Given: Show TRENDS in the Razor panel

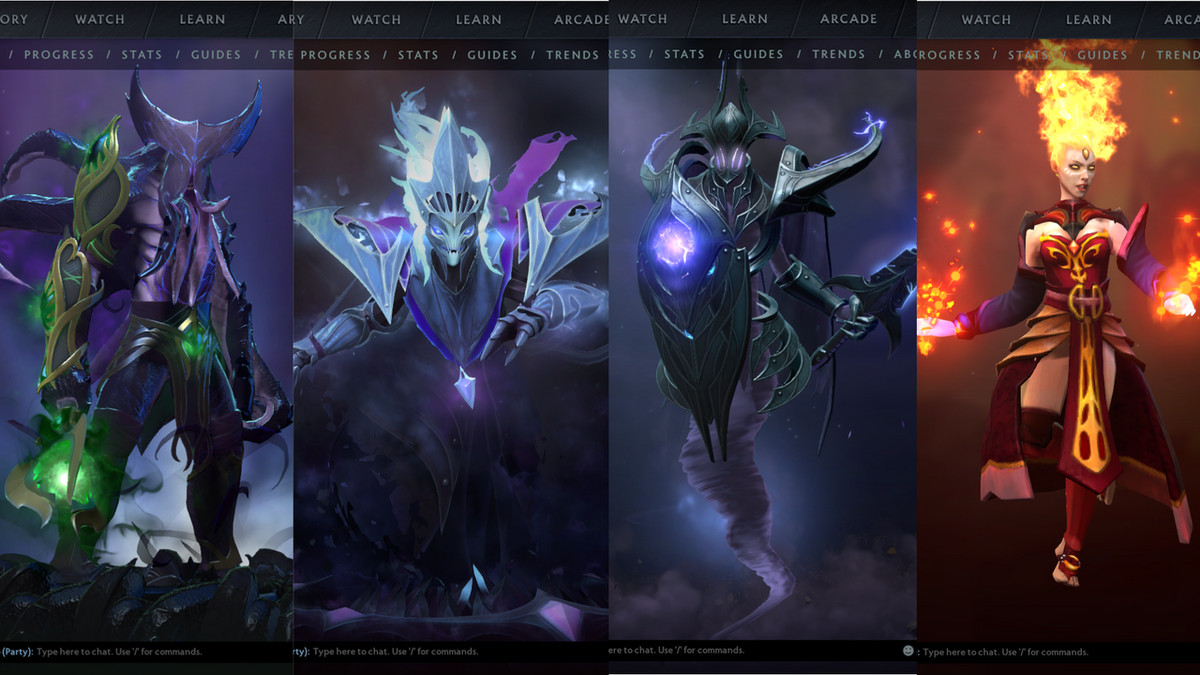Looking at the screenshot, I should click(x=838, y=54).
